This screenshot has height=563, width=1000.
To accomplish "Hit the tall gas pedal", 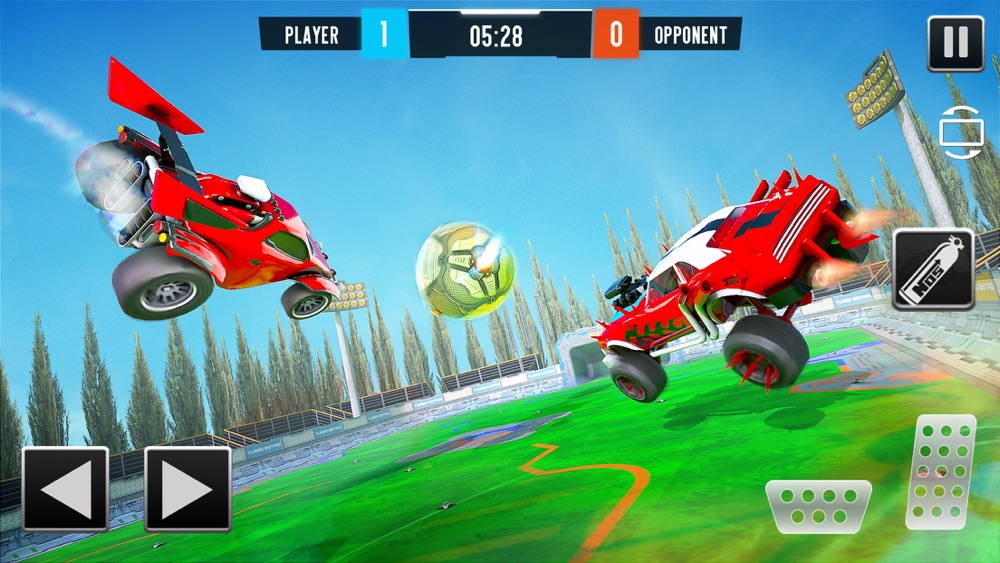I will (x=940, y=471).
